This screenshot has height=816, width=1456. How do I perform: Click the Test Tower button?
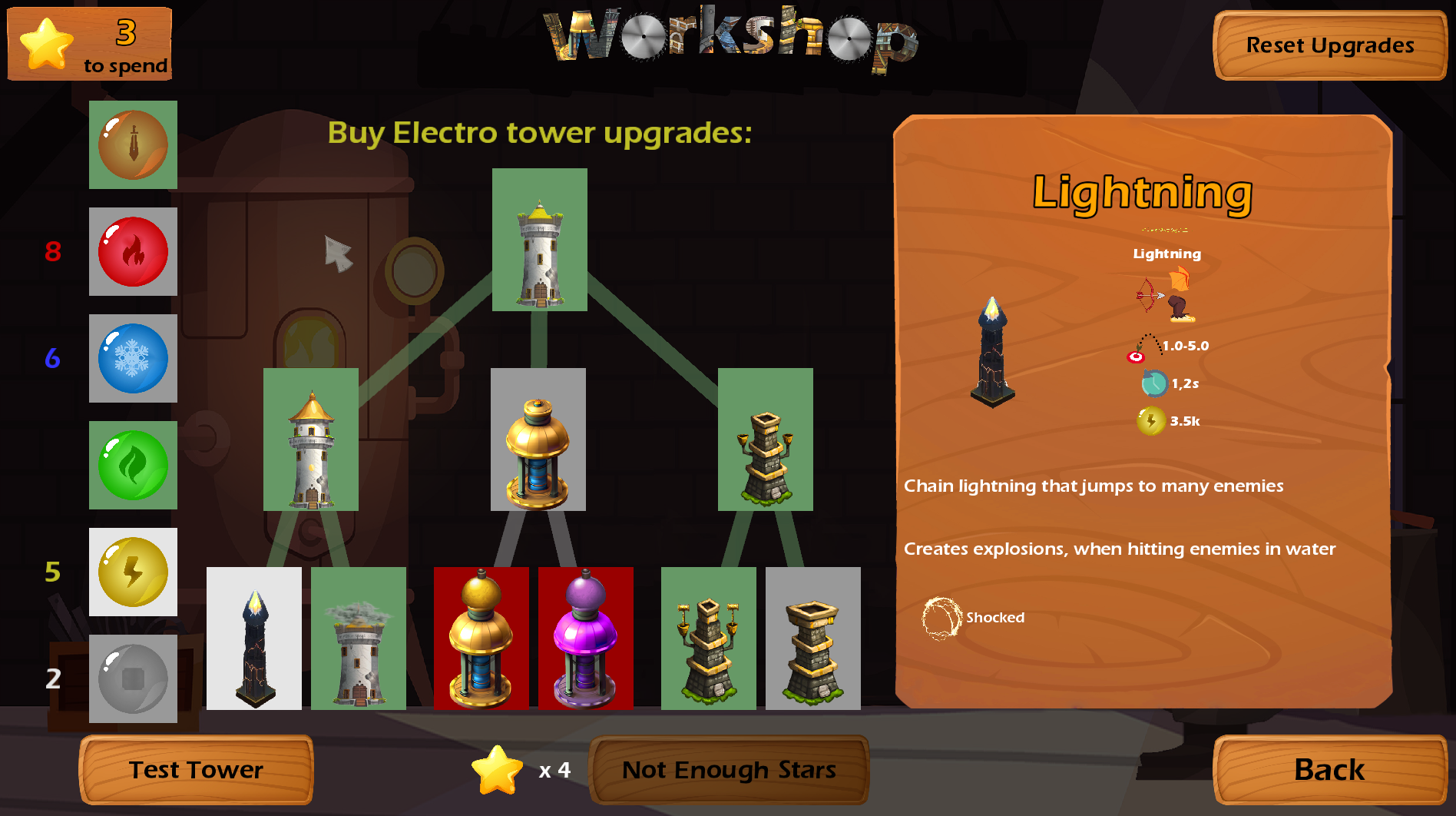(196, 769)
